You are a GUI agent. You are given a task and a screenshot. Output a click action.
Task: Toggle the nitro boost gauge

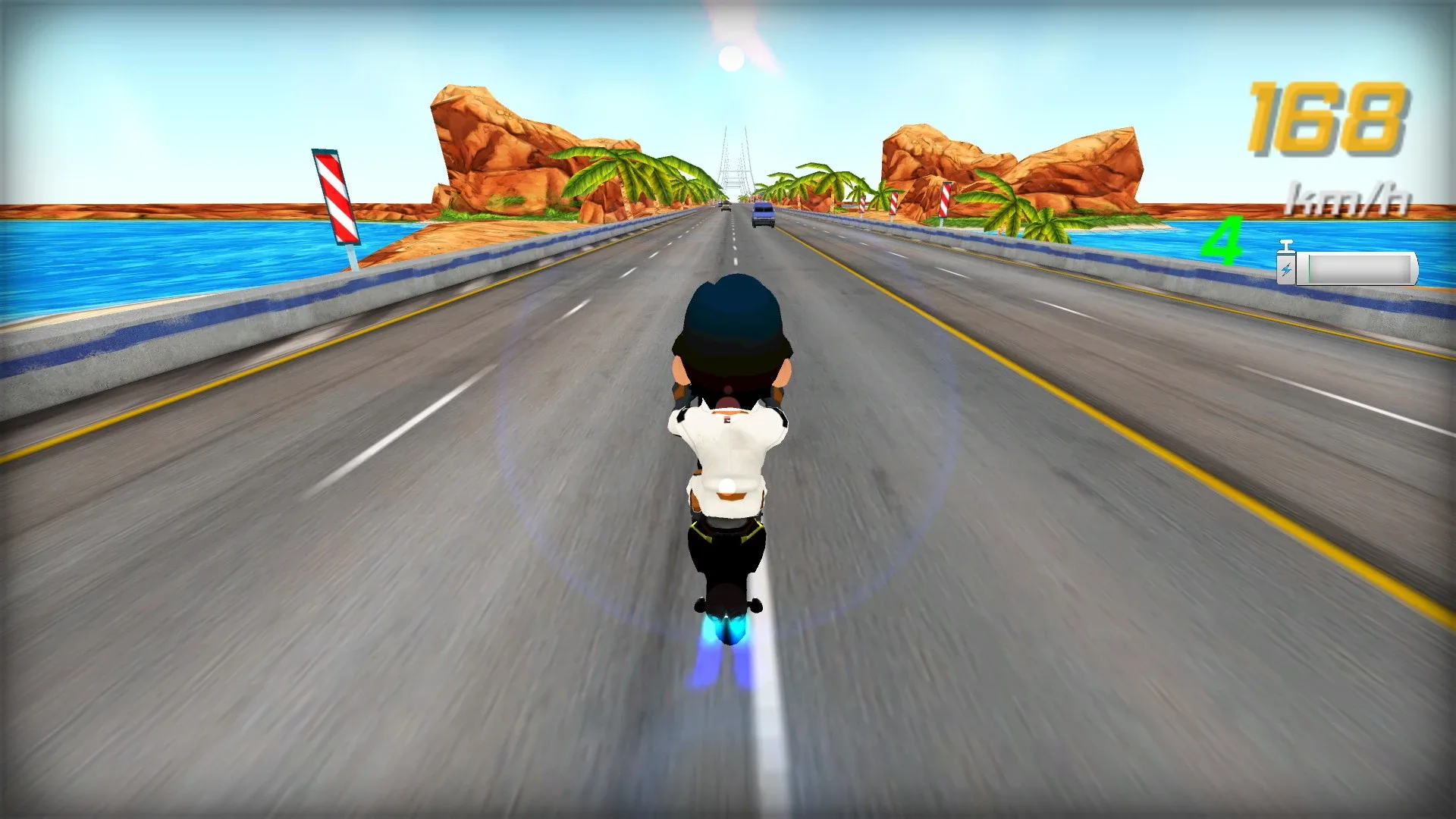(x=1357, y=269)
